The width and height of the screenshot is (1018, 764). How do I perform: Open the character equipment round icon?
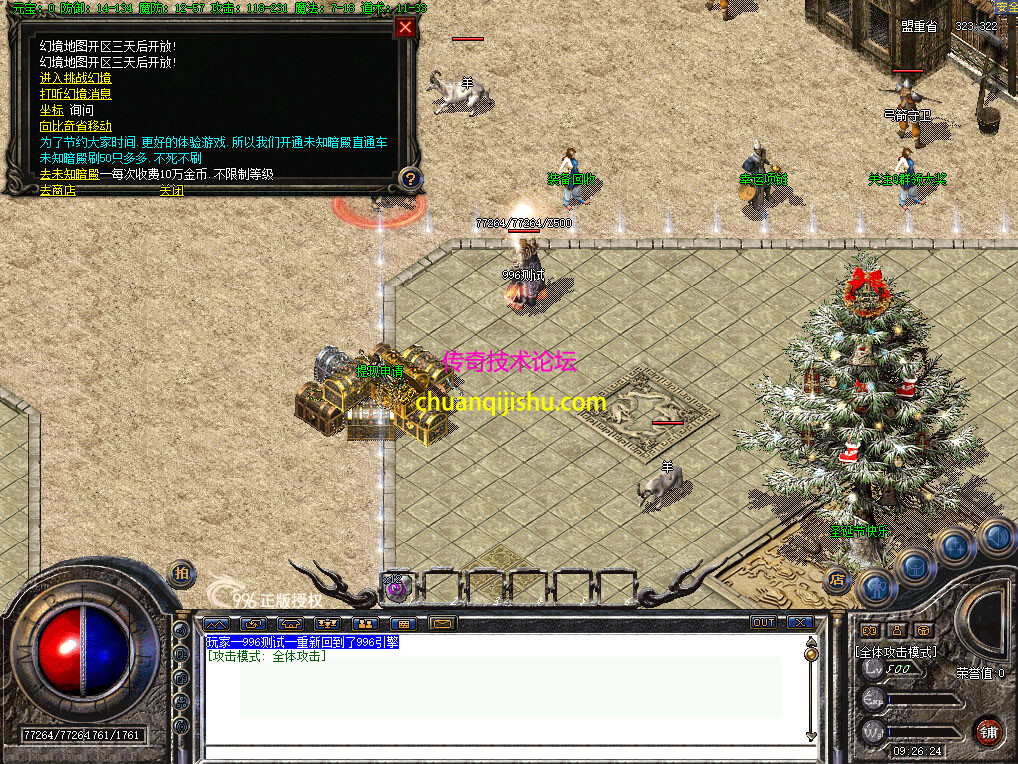(875, 587)
